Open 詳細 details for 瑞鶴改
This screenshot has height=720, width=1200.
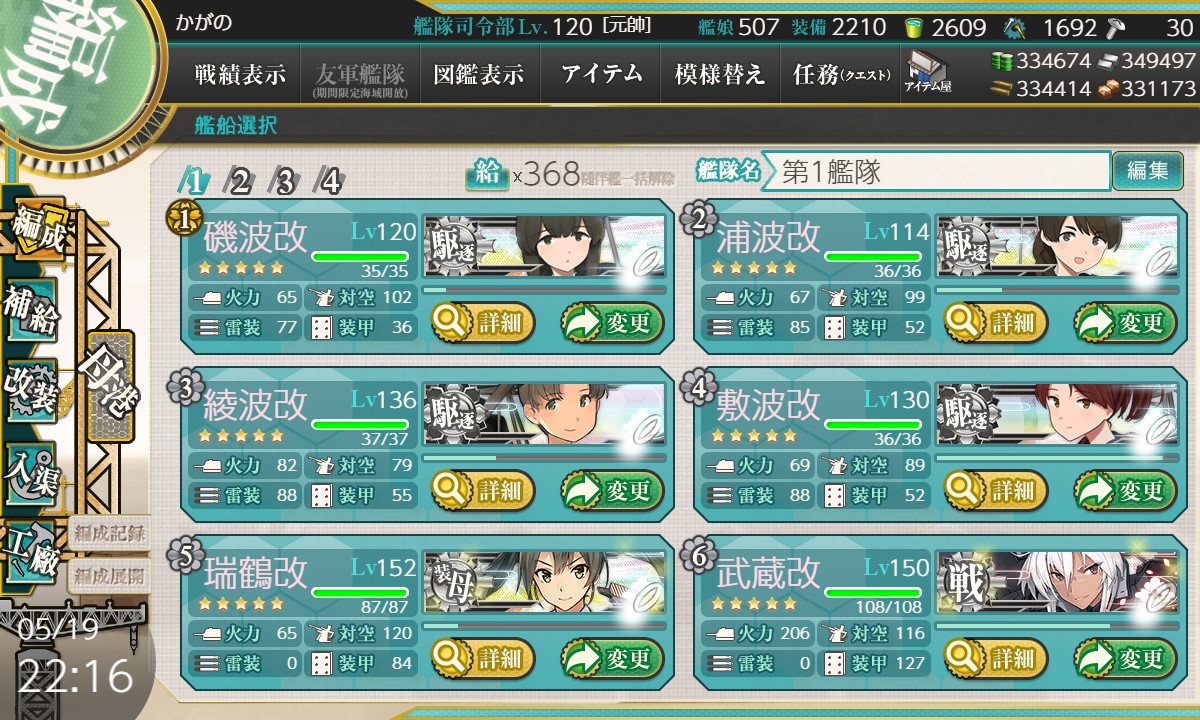(x=483, y=658)
